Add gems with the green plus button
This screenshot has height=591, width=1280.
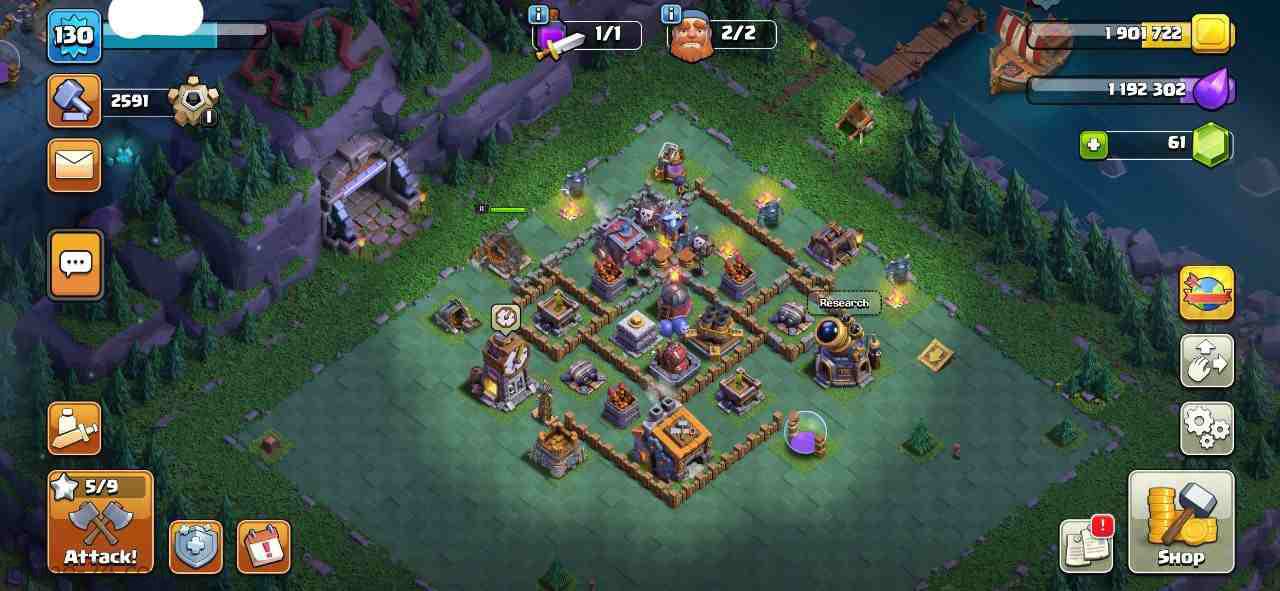click(x=1093, y=145)
